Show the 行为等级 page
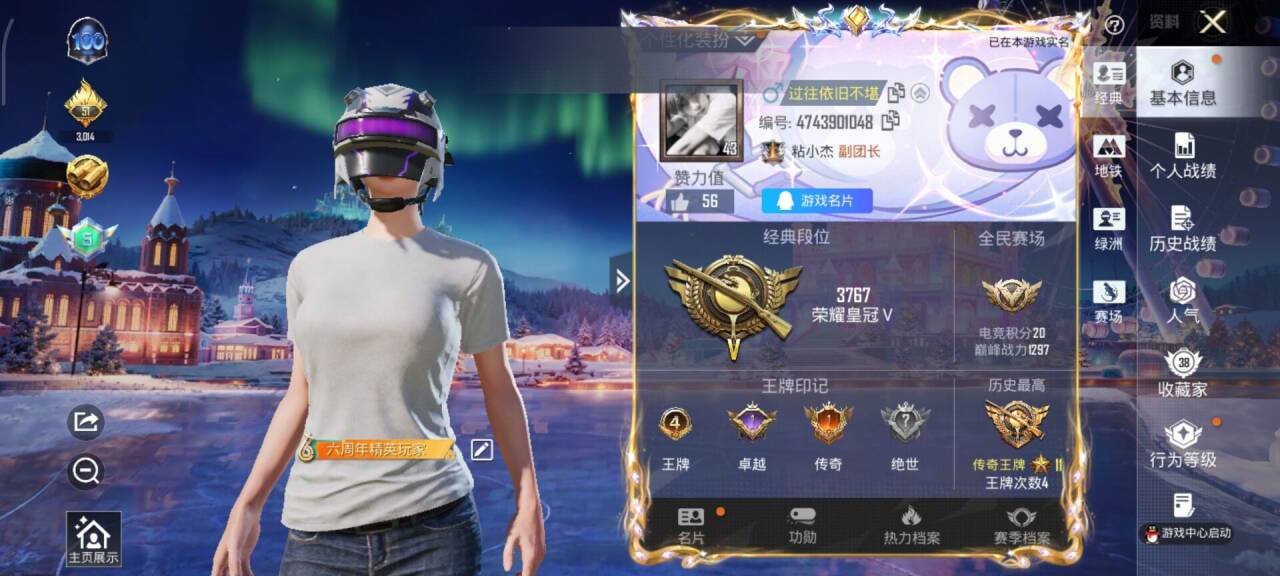Screen dimensions: 1280x576 1182,446
